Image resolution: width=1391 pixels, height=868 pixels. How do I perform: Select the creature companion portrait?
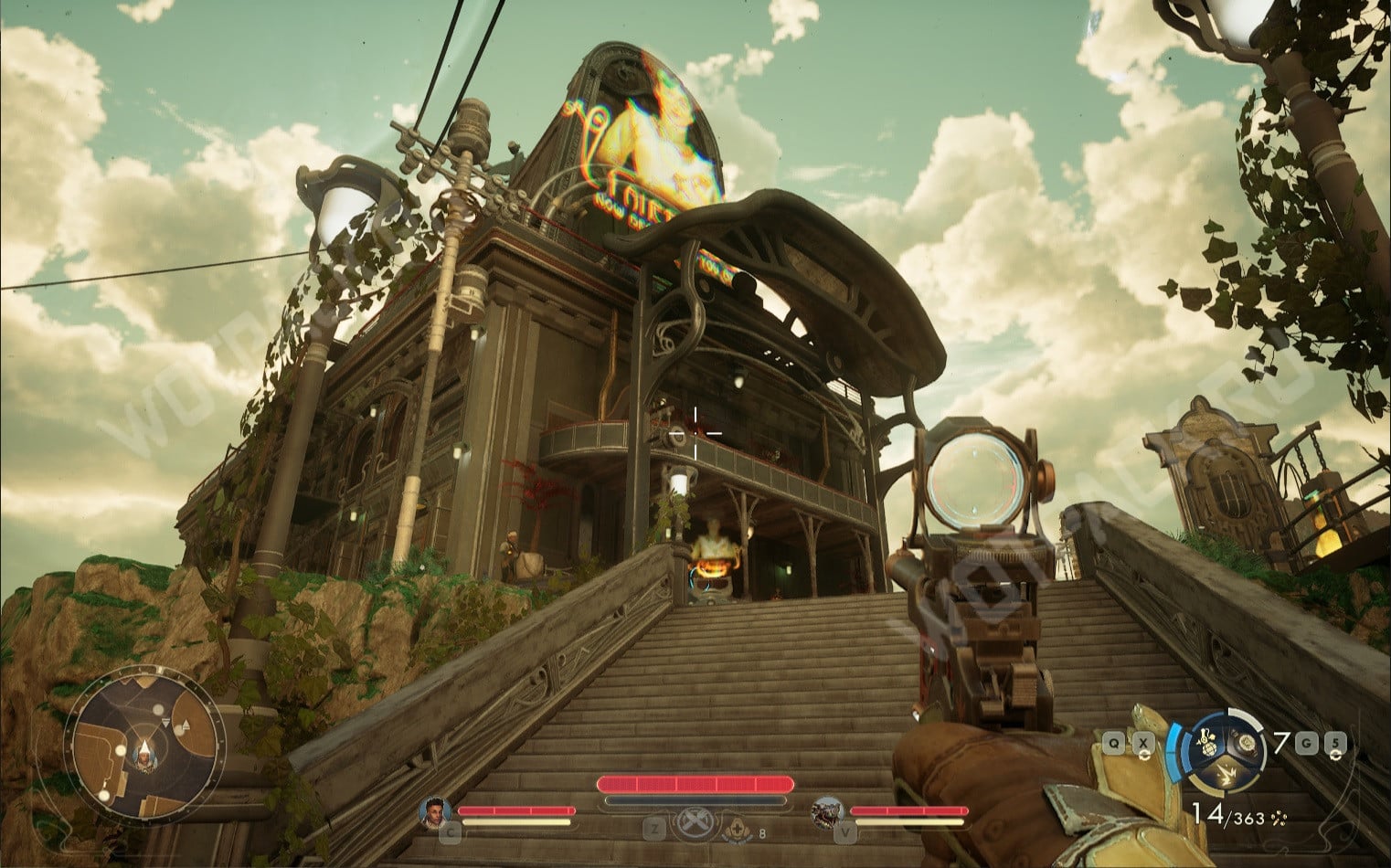tap(826, 811)
